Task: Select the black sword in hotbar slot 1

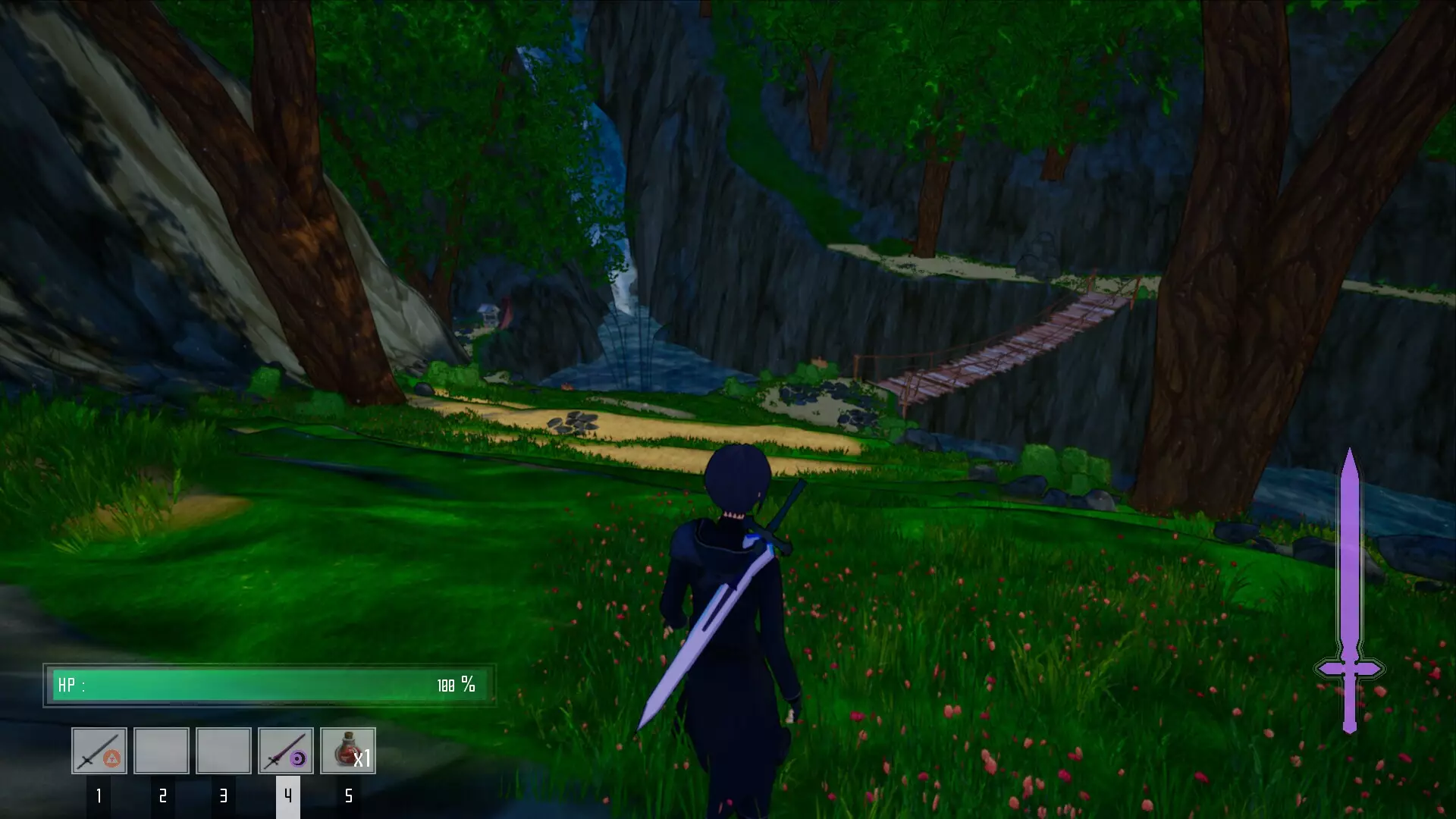Action: (x=99, y=751)
